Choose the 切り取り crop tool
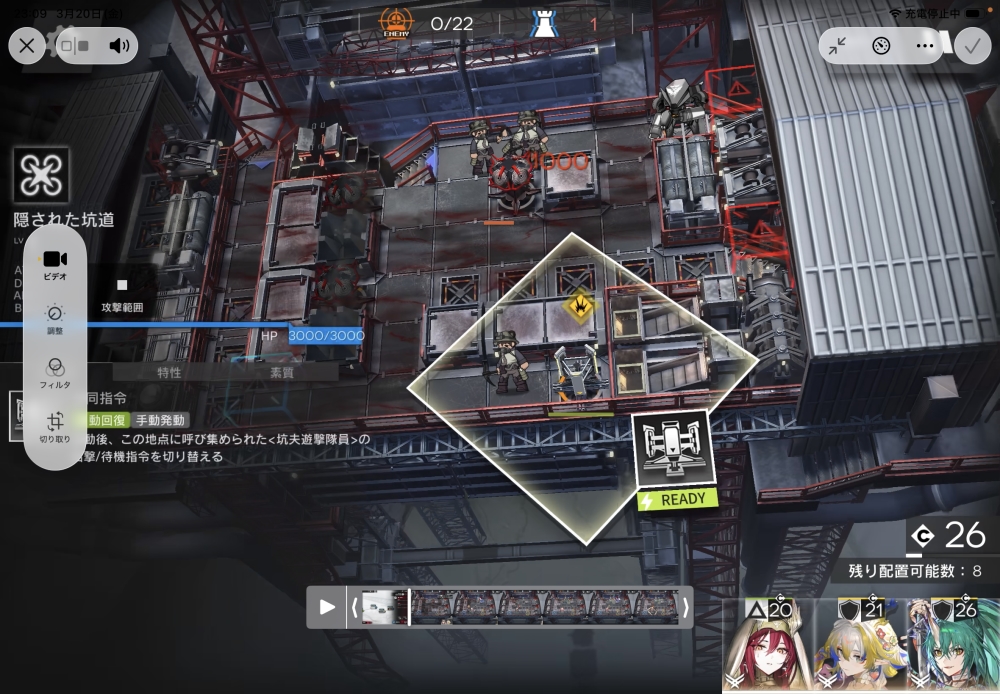The width and height of the screenshot is (1000, 694). coord(55,427)
